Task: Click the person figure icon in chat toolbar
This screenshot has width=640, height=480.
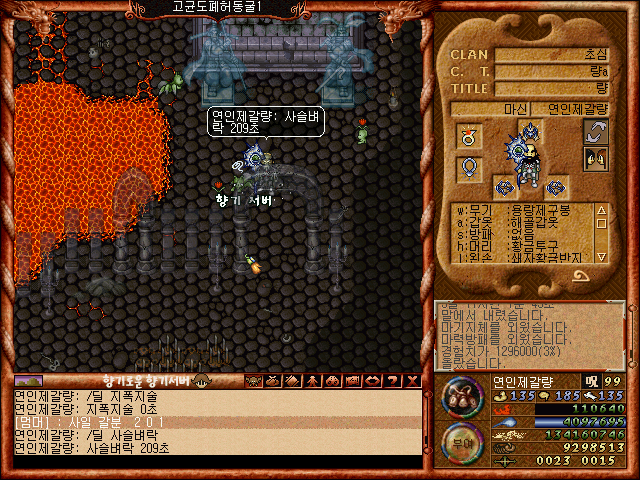Action: point(311,381)
